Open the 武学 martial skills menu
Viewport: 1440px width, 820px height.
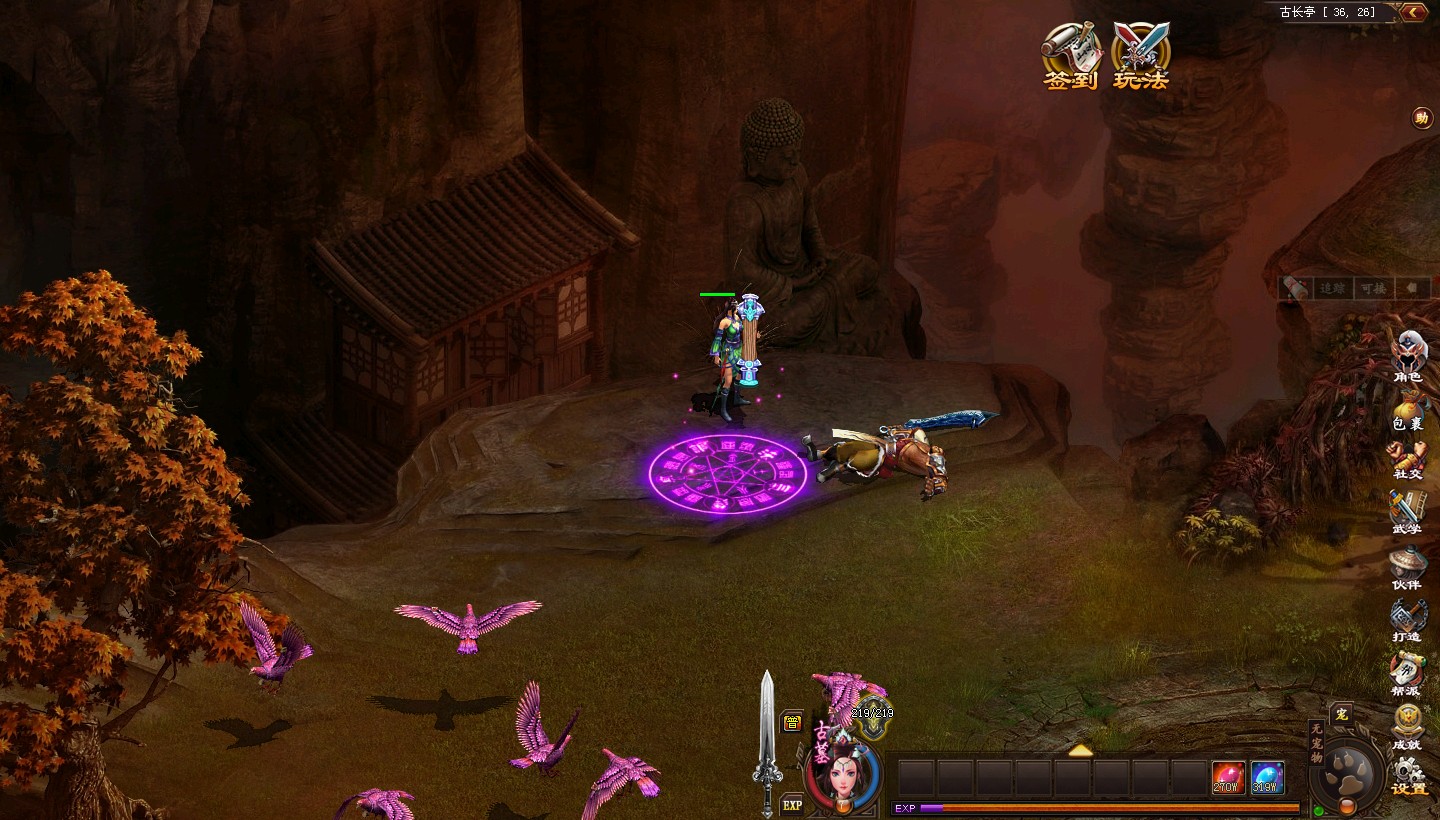click(1407, 512)
